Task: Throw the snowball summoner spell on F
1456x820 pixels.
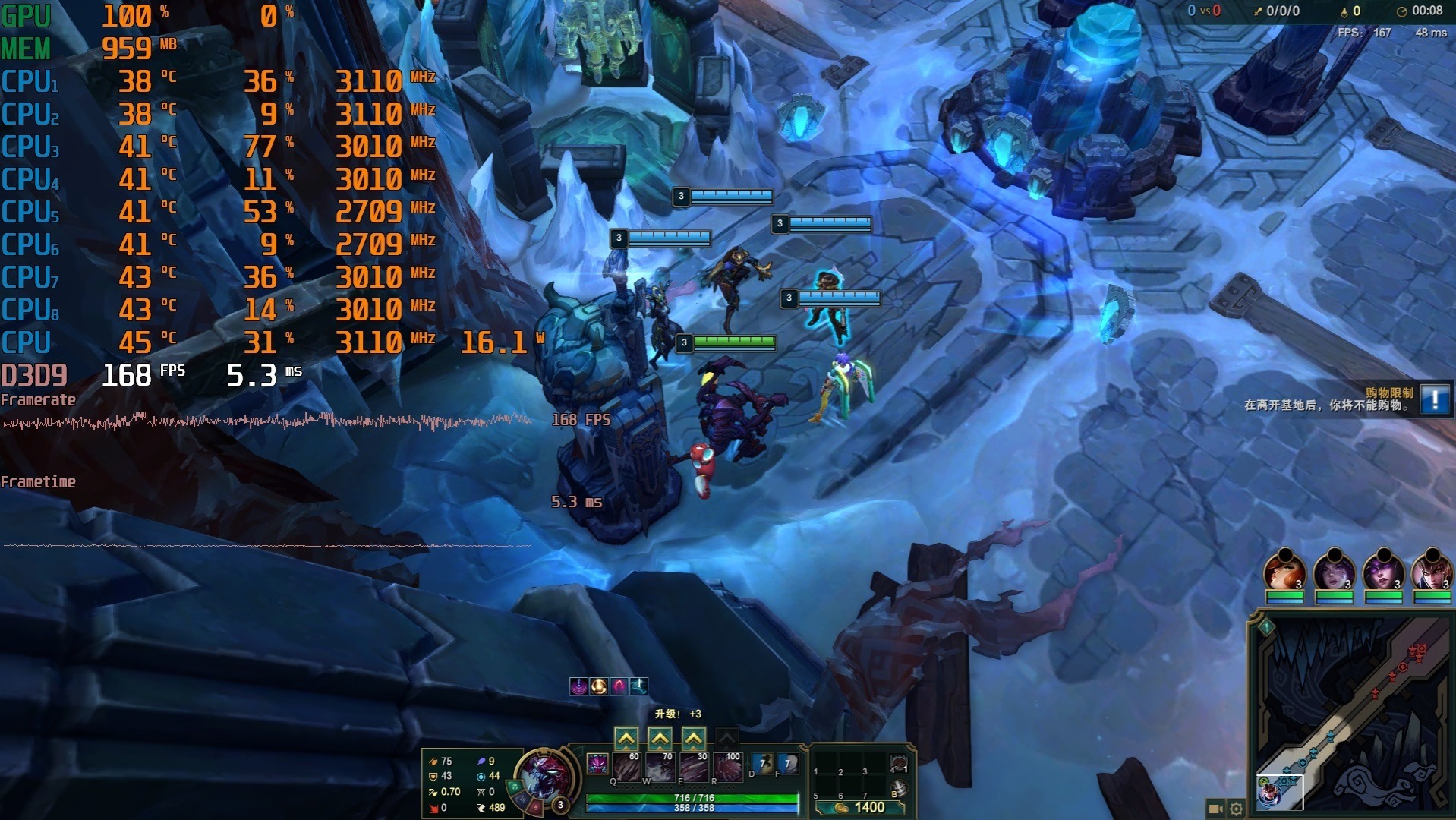Action: [789, 764]
